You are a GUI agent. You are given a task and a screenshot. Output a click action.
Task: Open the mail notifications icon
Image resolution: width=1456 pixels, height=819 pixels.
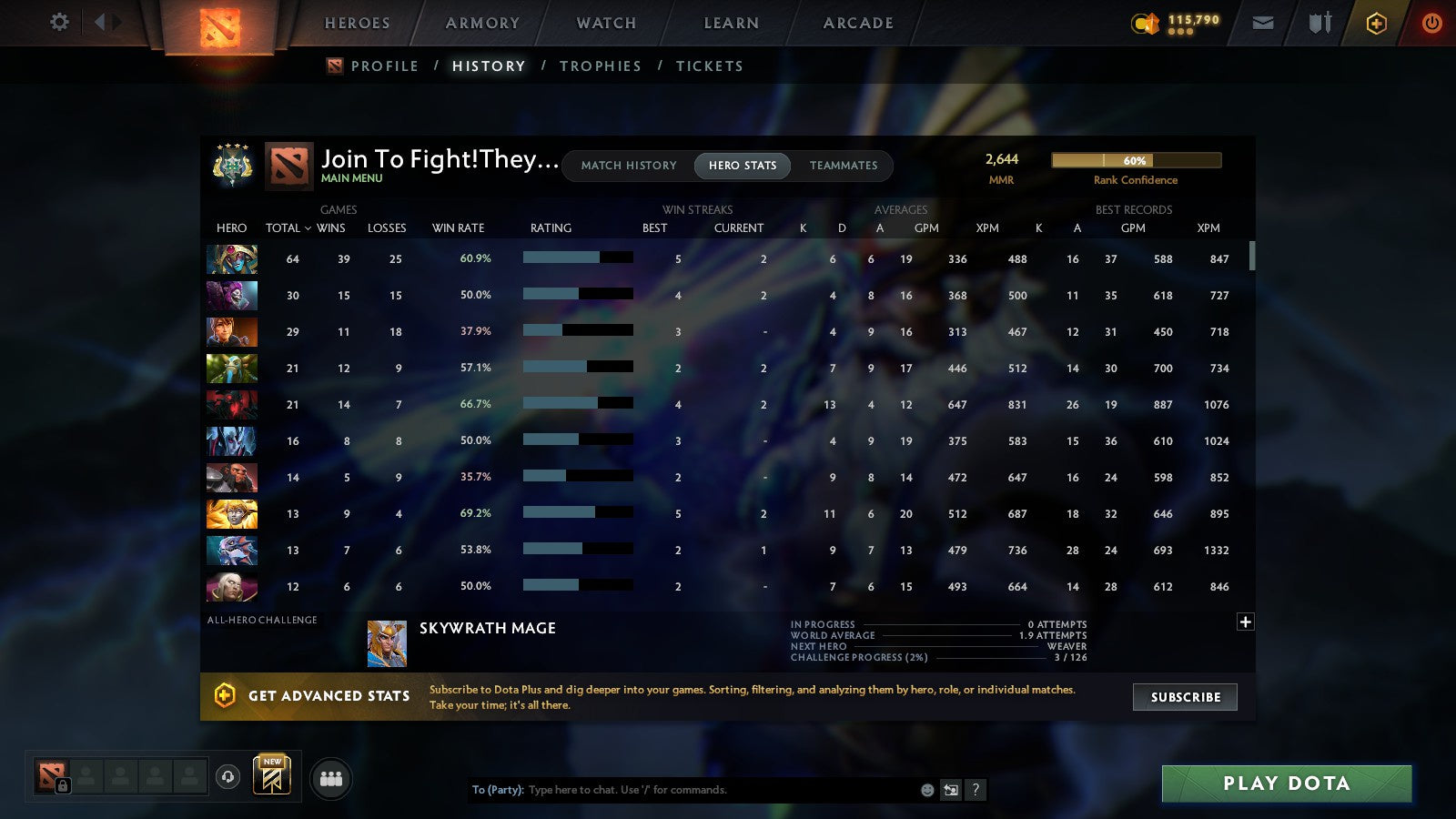click(x=1263, y=23)
